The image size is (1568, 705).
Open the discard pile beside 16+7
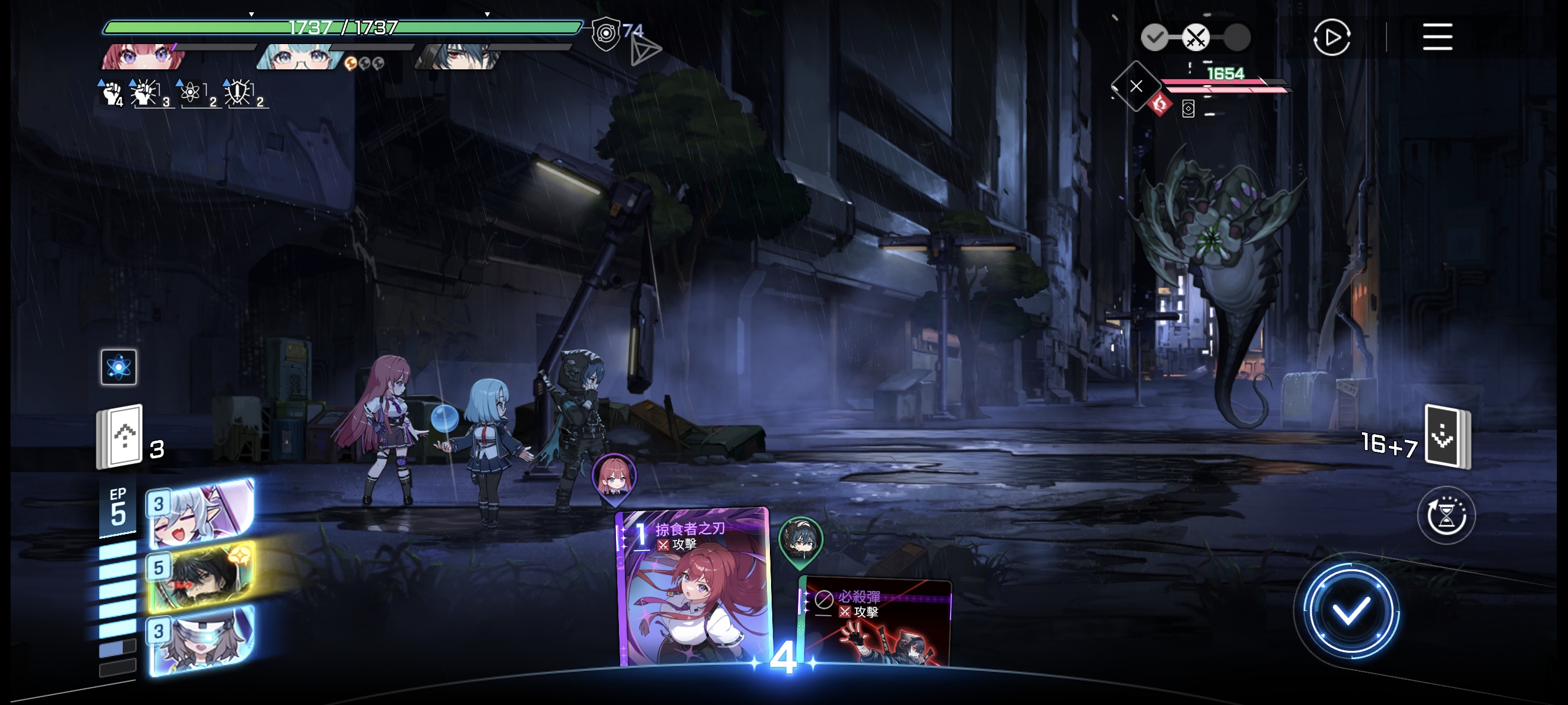pyautogui.click(x=1448, y=437)
